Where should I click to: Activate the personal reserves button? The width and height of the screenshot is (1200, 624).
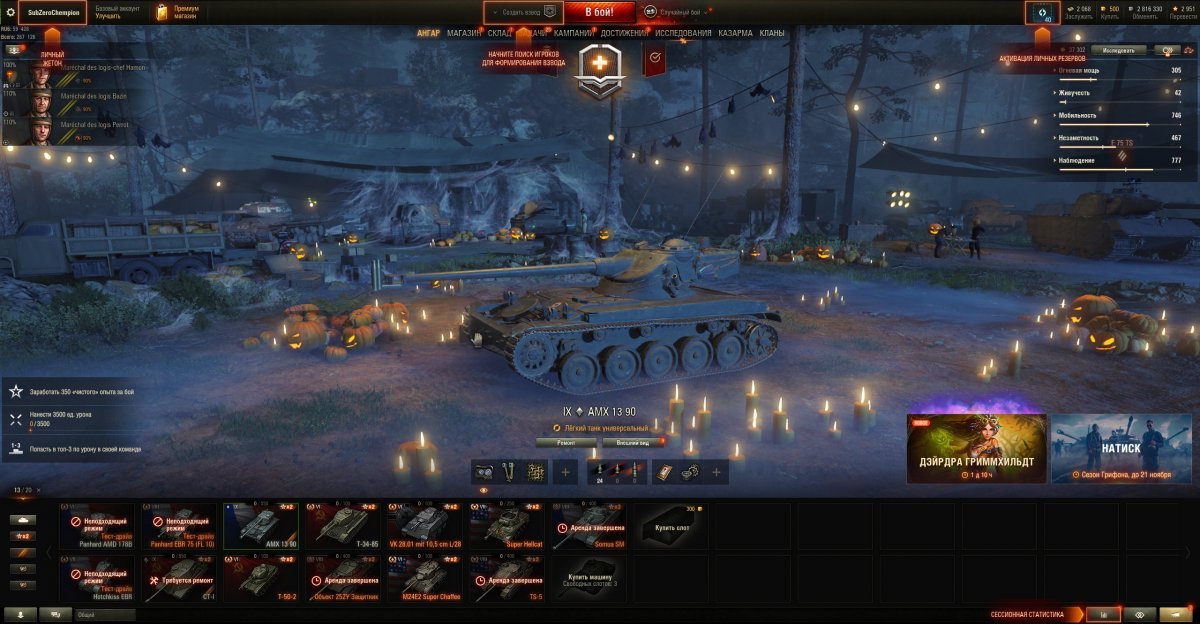click(1042, 13)
